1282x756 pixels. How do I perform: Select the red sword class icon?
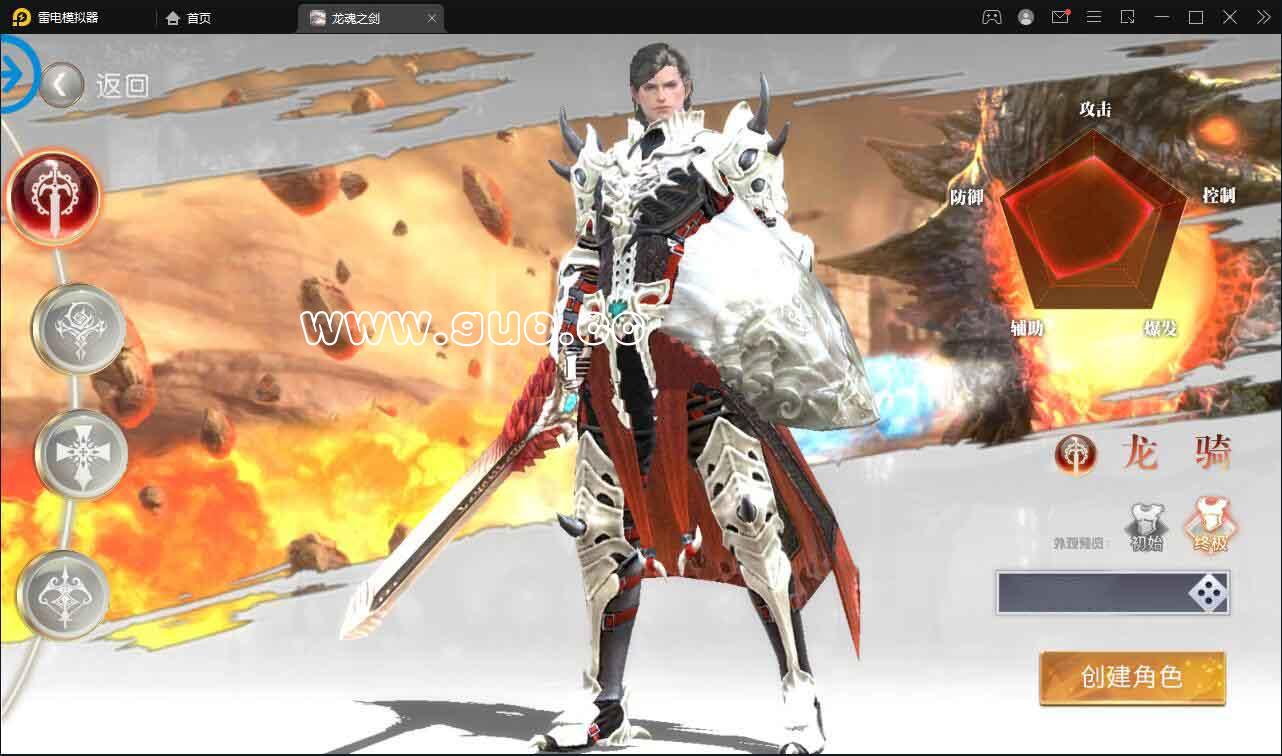point(54,196)
